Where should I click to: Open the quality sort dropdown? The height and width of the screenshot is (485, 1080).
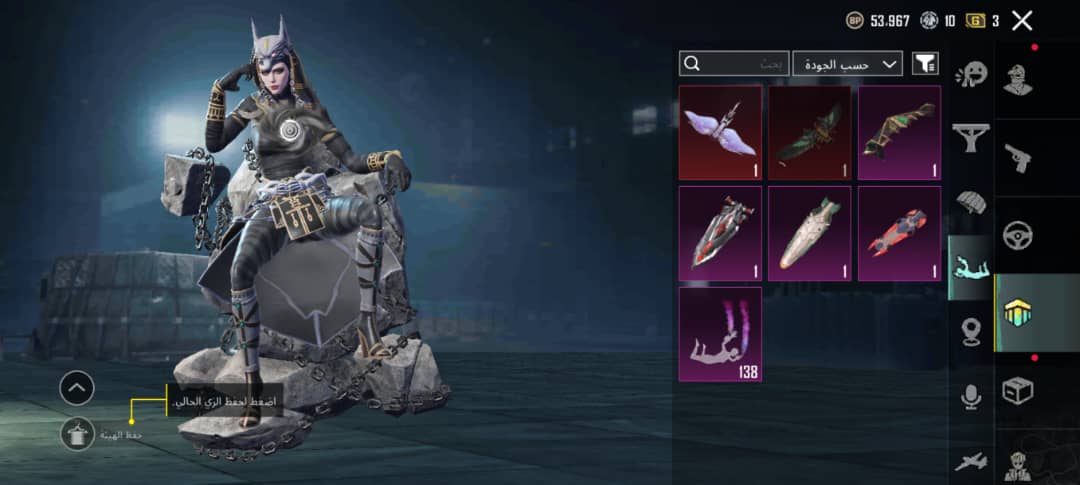[x=847, y=64]
